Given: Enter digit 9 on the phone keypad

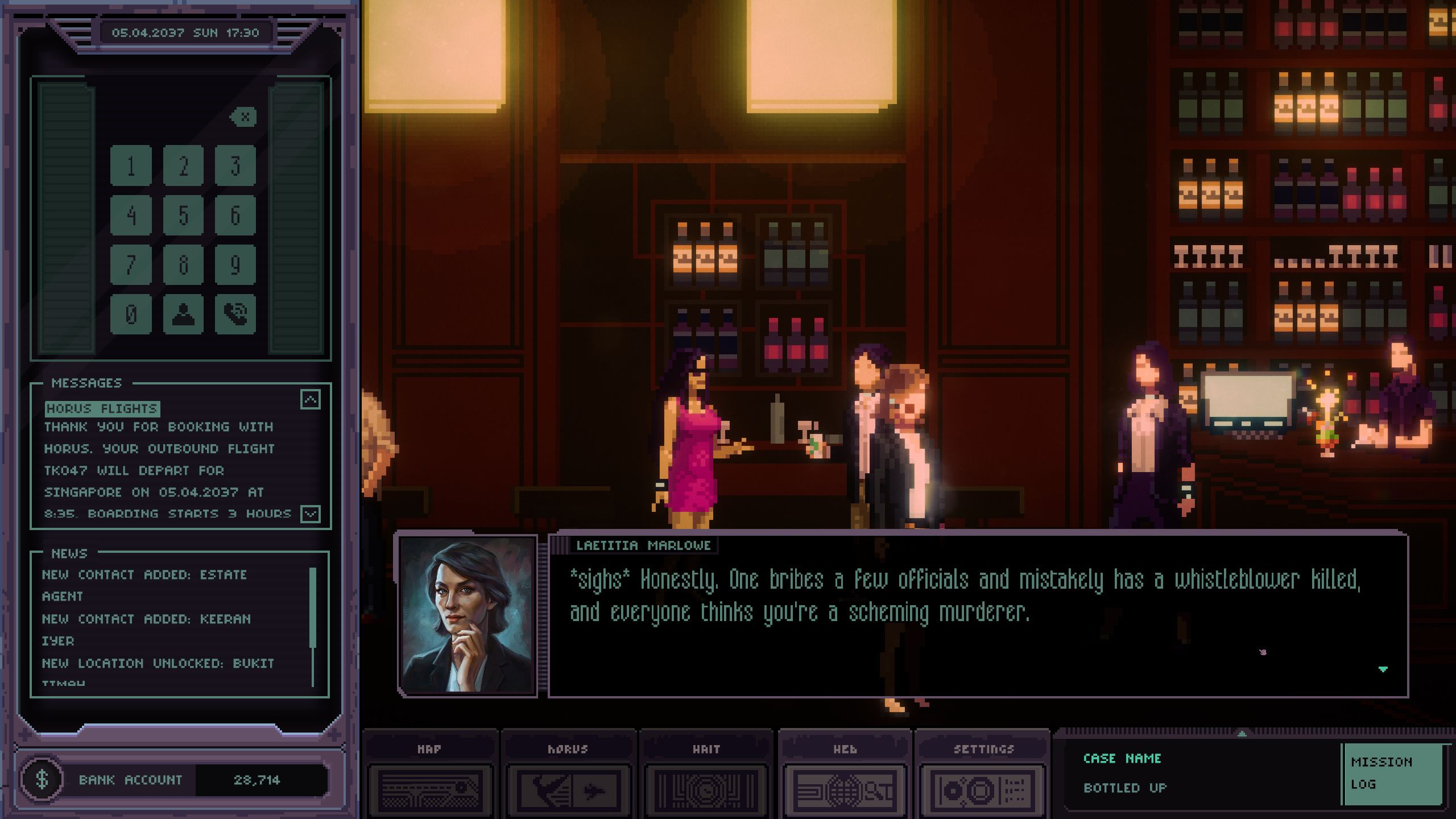Looking at the screenshot, I should (235, 264).
